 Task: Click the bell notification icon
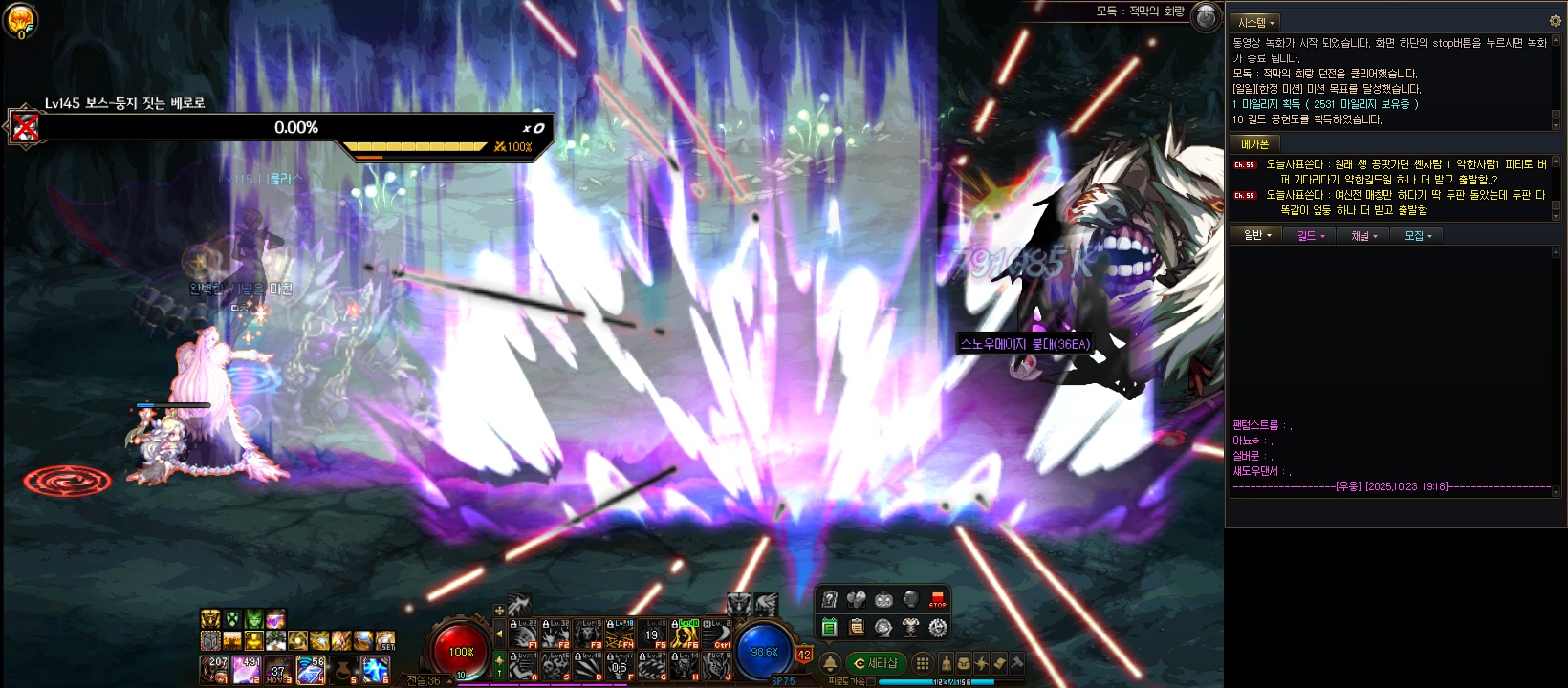pyautogui.click(x=830, y=663)
